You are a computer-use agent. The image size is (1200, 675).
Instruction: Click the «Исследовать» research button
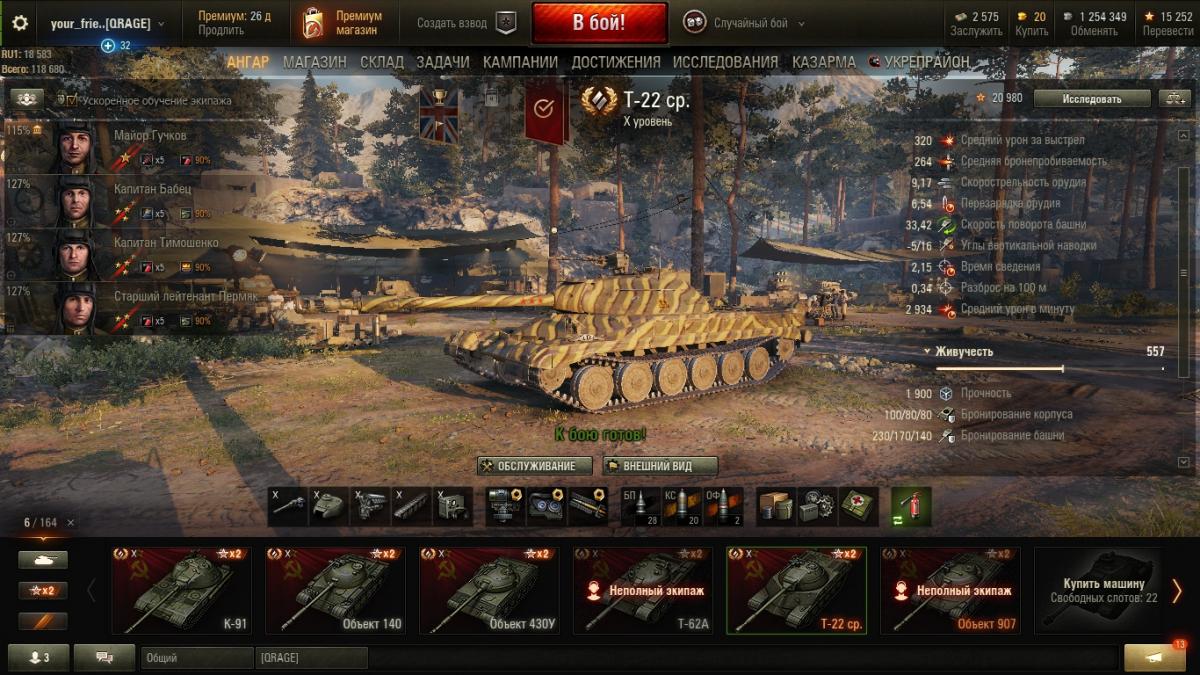pos(1091,98)
